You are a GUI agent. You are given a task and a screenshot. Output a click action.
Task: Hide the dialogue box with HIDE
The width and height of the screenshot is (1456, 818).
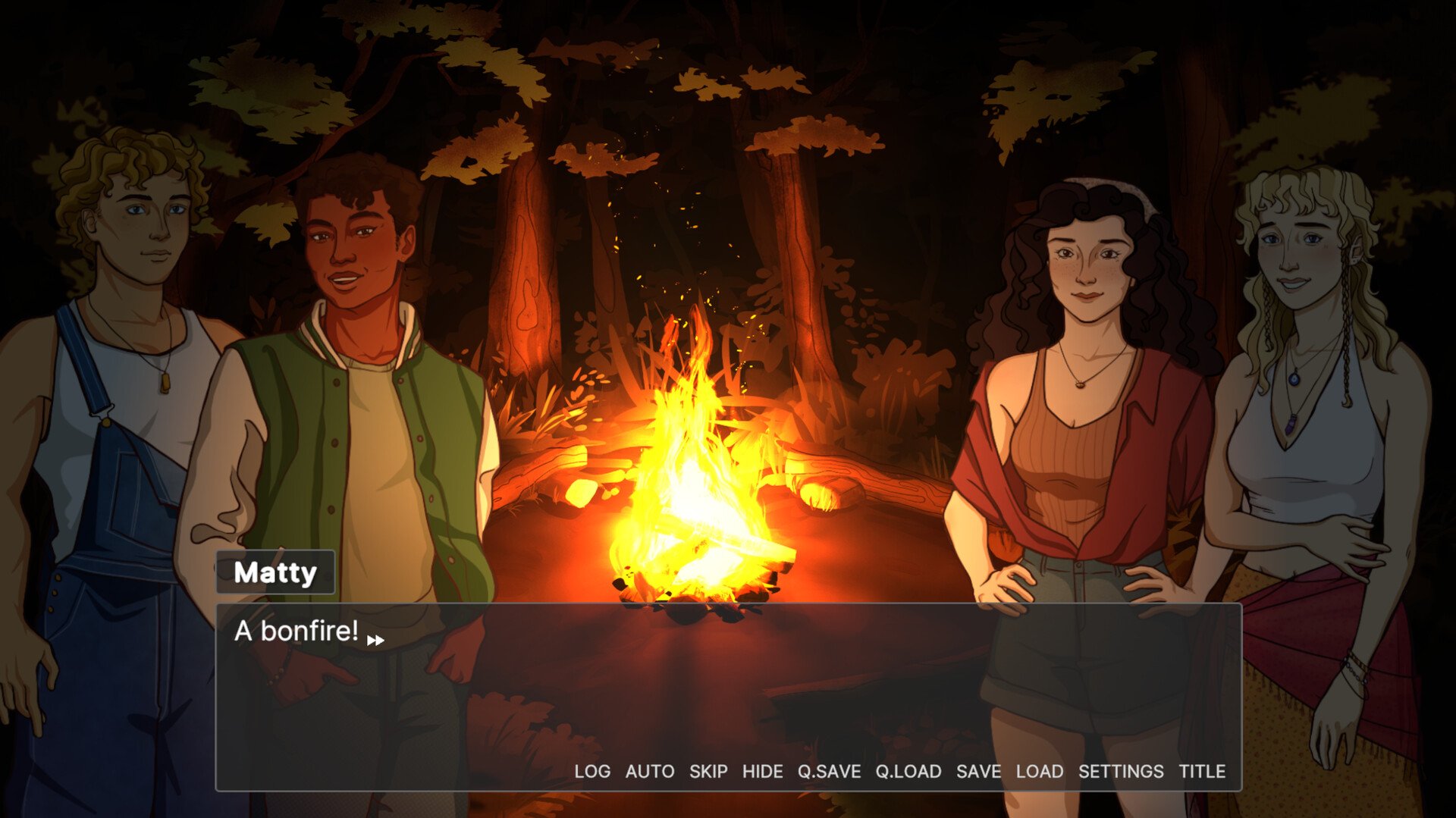762,771
